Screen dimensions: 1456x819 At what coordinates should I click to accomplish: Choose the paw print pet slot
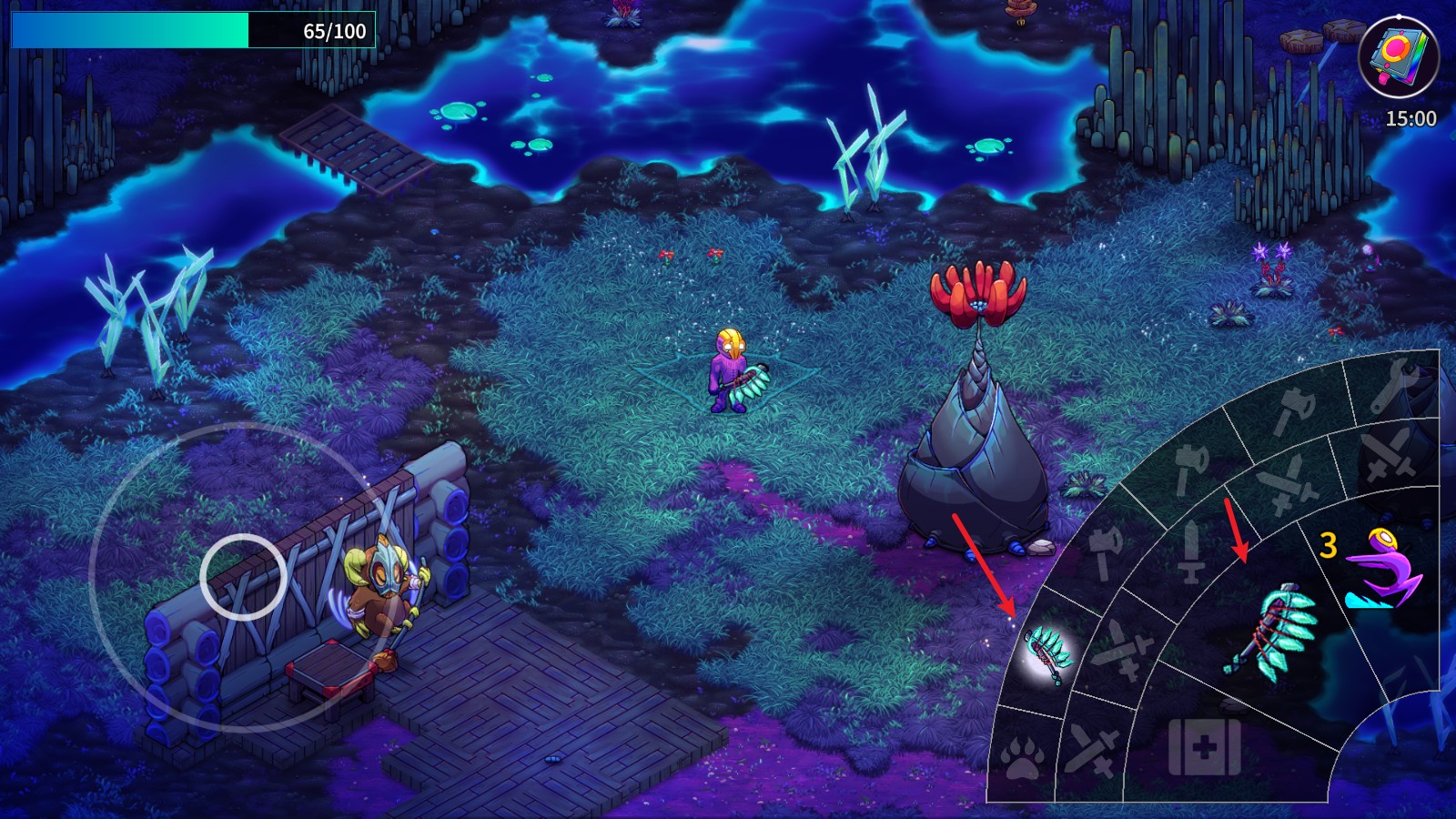coord(1022,757)
